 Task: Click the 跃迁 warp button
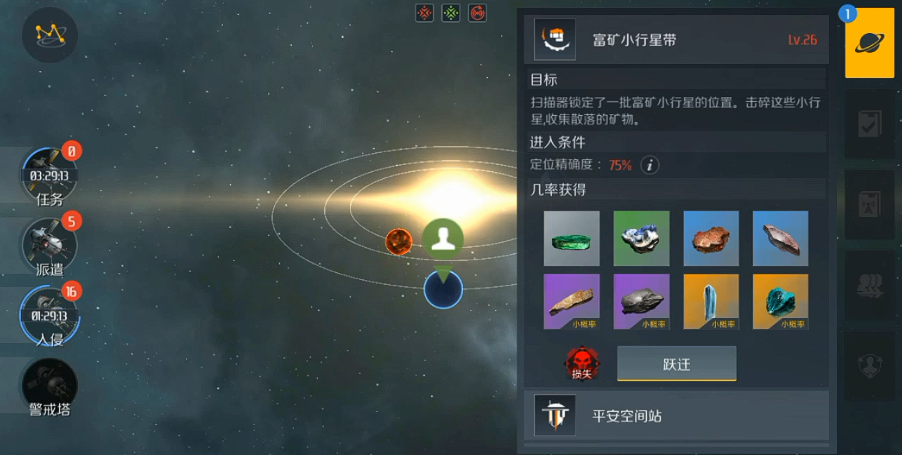[x=676, y=364]
